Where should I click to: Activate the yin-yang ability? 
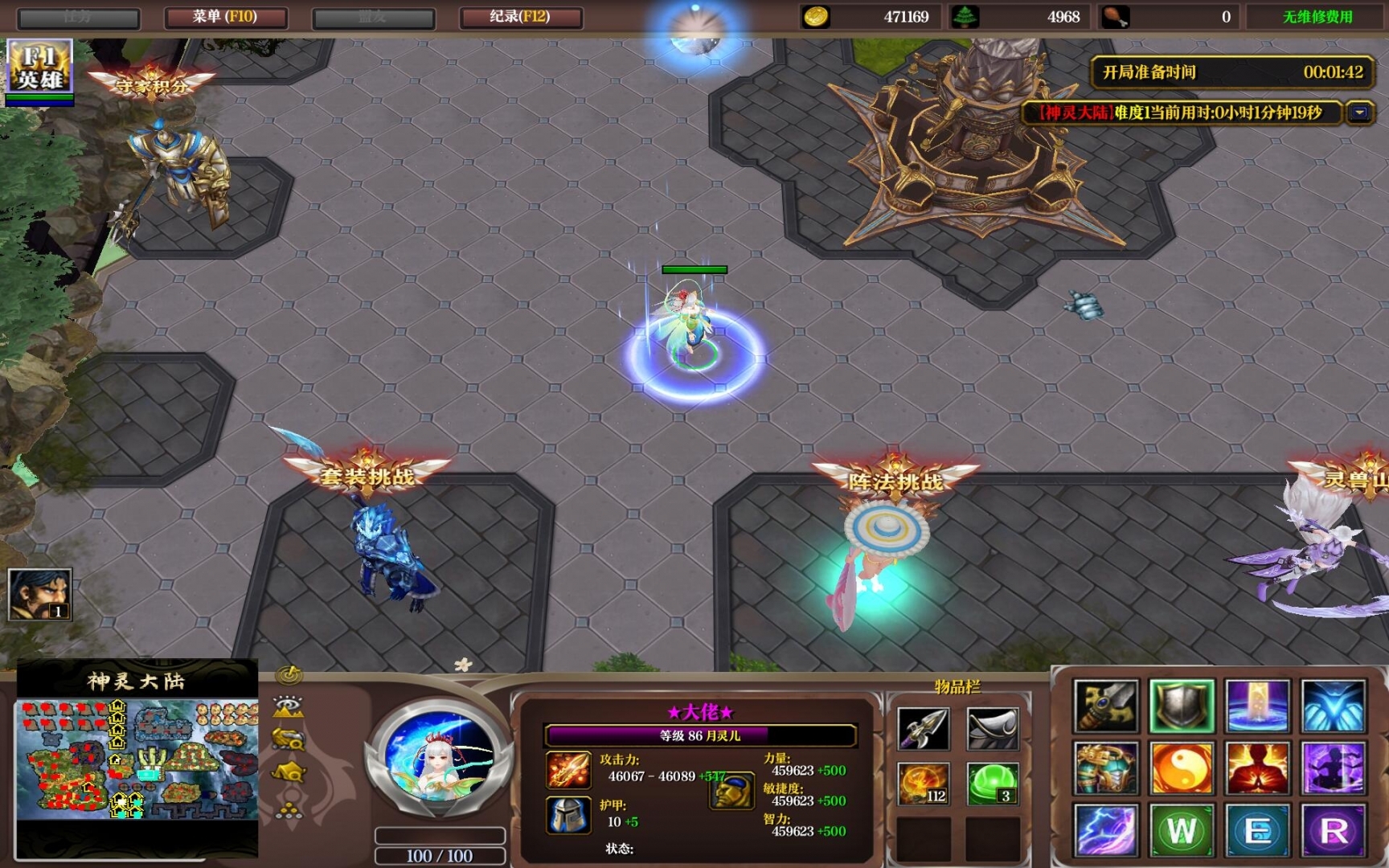coord(1182,768)
